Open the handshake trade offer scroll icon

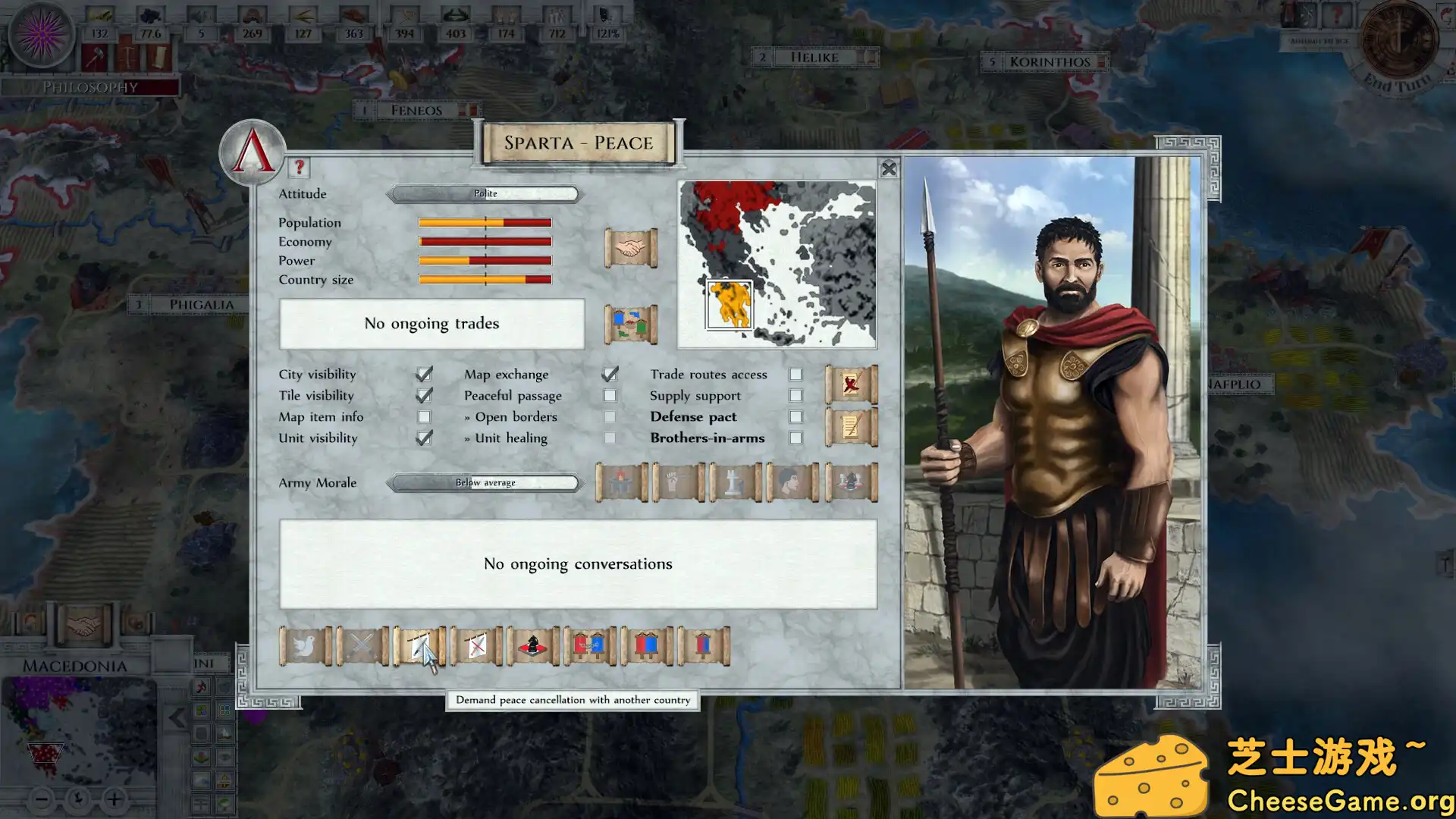(x=630, y=246)
